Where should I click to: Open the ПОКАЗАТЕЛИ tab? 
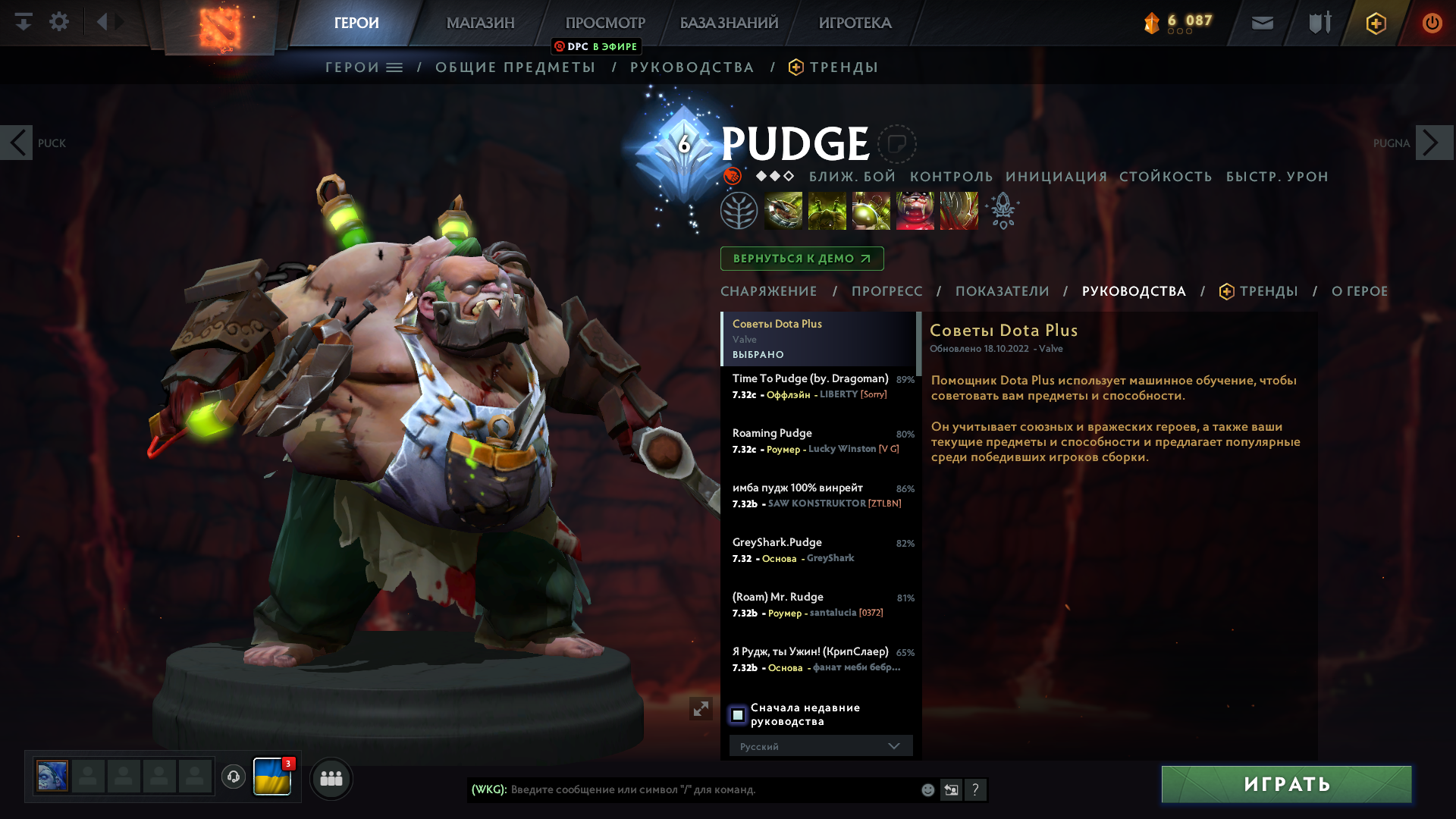point(1003,291)
